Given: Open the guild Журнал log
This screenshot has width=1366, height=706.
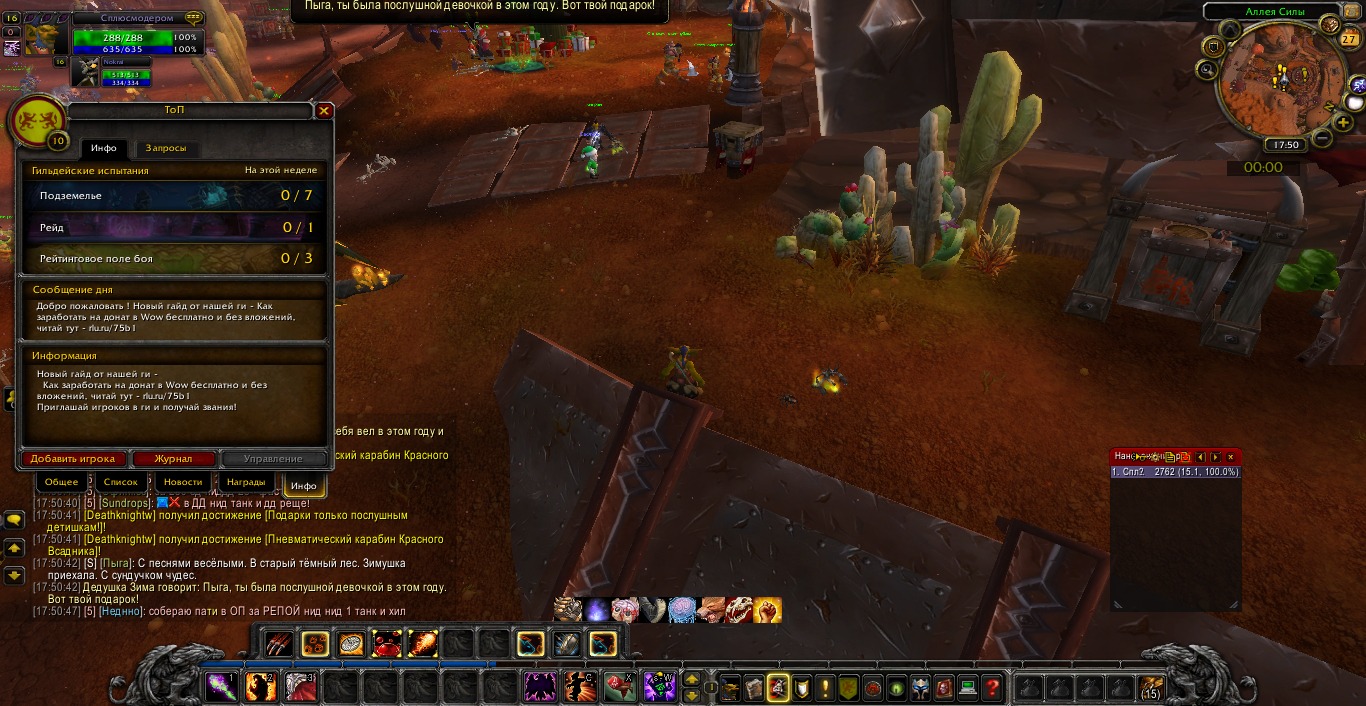Looking at the screenshot, I should click(x=173, y=459).
